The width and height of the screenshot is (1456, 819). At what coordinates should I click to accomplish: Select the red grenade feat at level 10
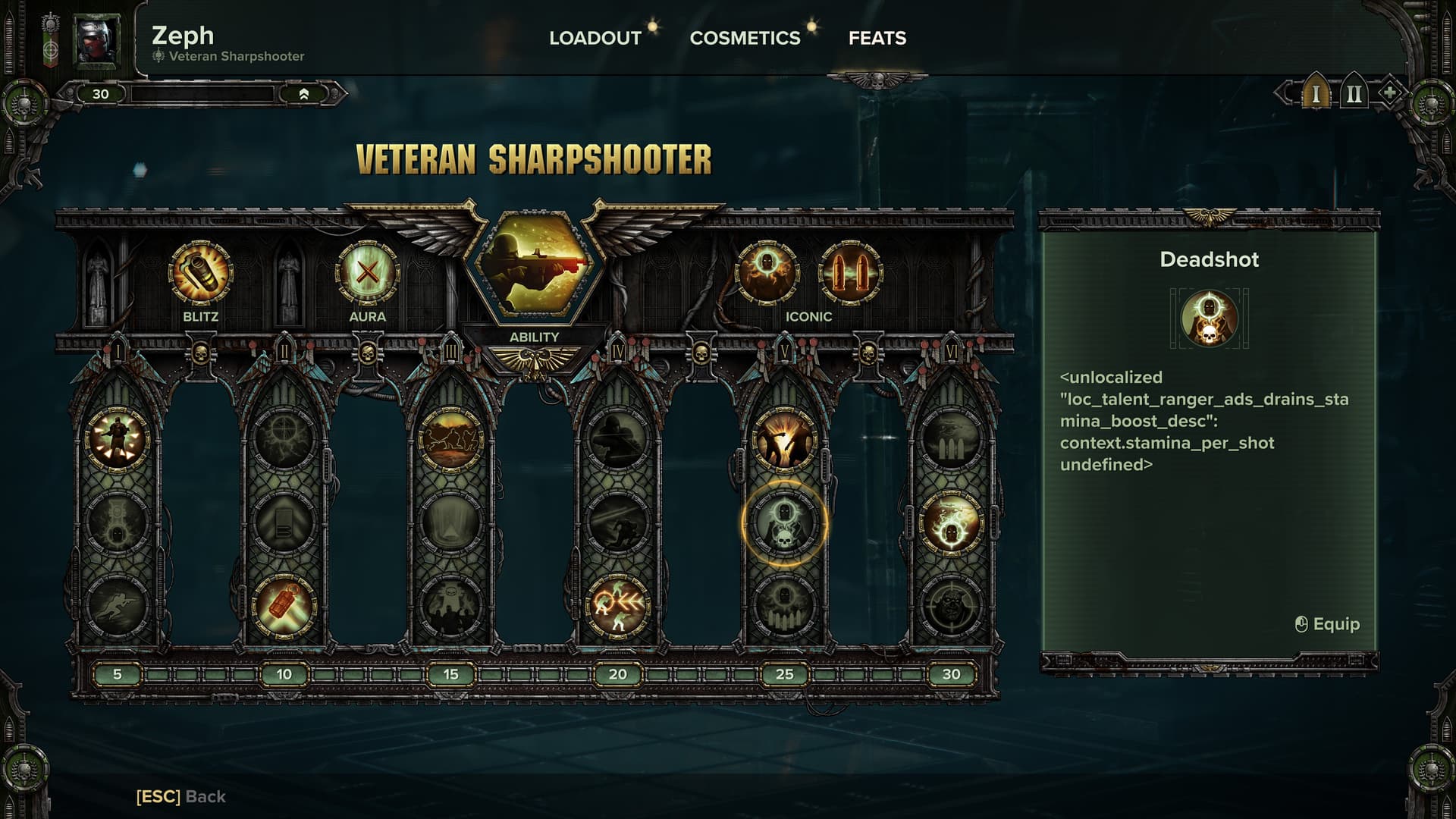coord(284,607)
